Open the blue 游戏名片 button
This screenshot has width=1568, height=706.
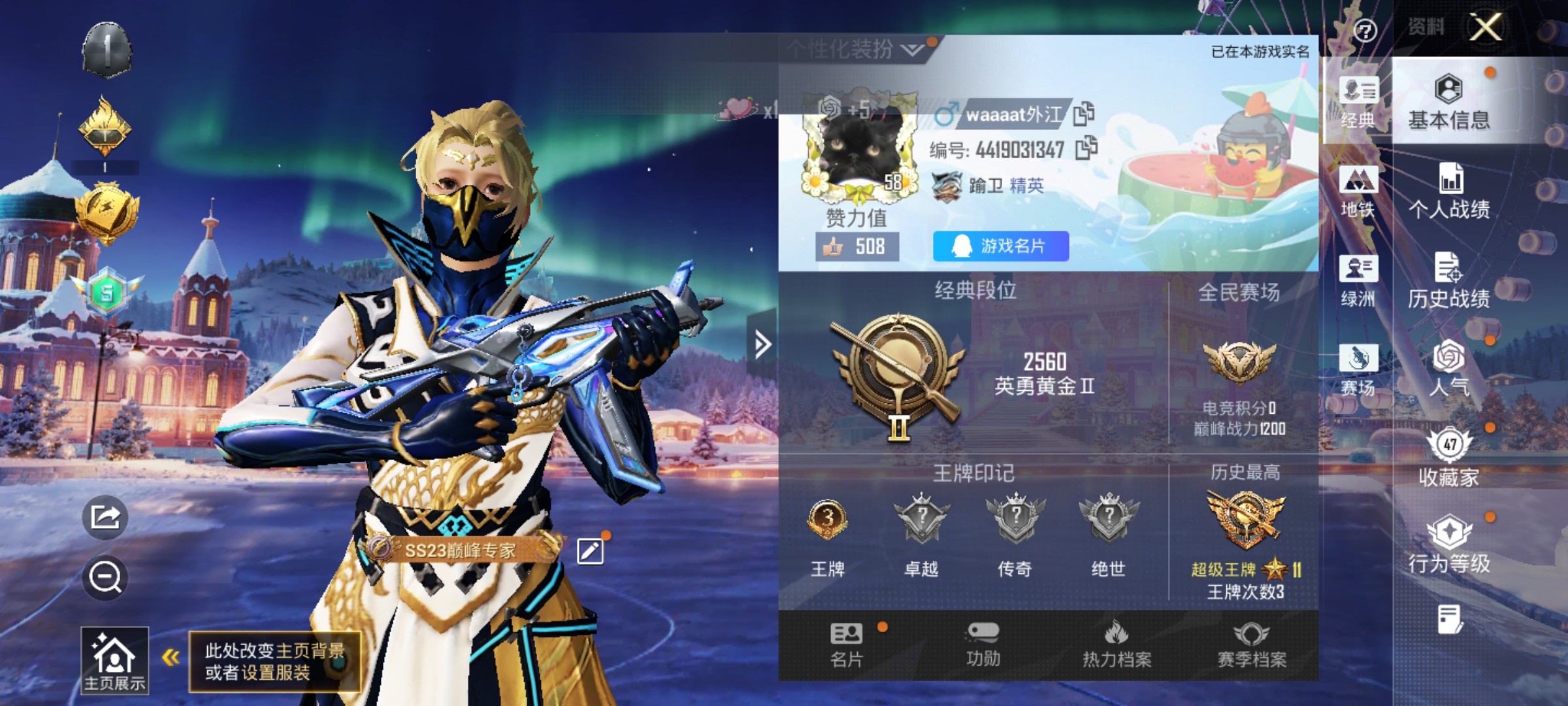[1000, 246]
